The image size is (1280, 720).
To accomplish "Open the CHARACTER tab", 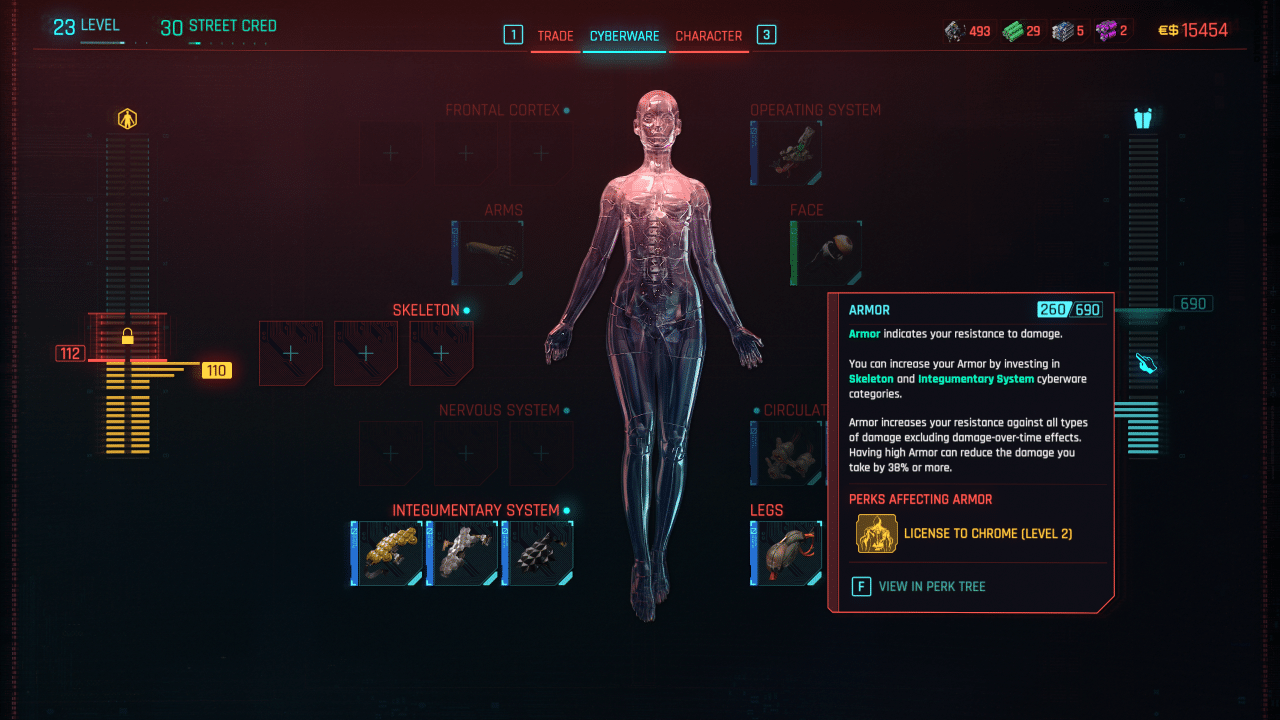I will click(709, 35).
